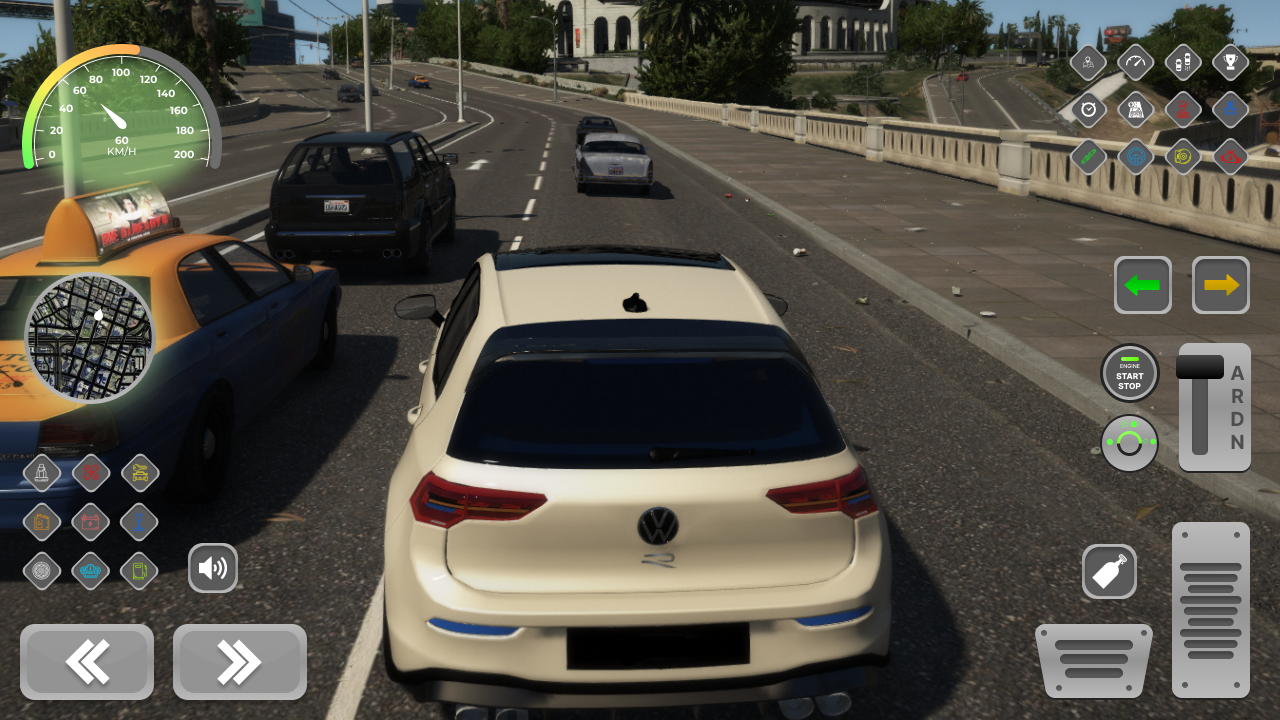Select the blue steering wheel icon

click(1135, 157)
